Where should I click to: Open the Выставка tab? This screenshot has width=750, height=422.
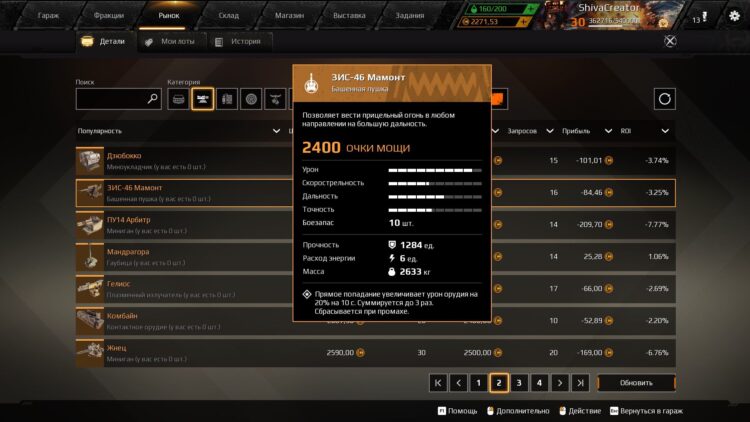tap(349, 16)
